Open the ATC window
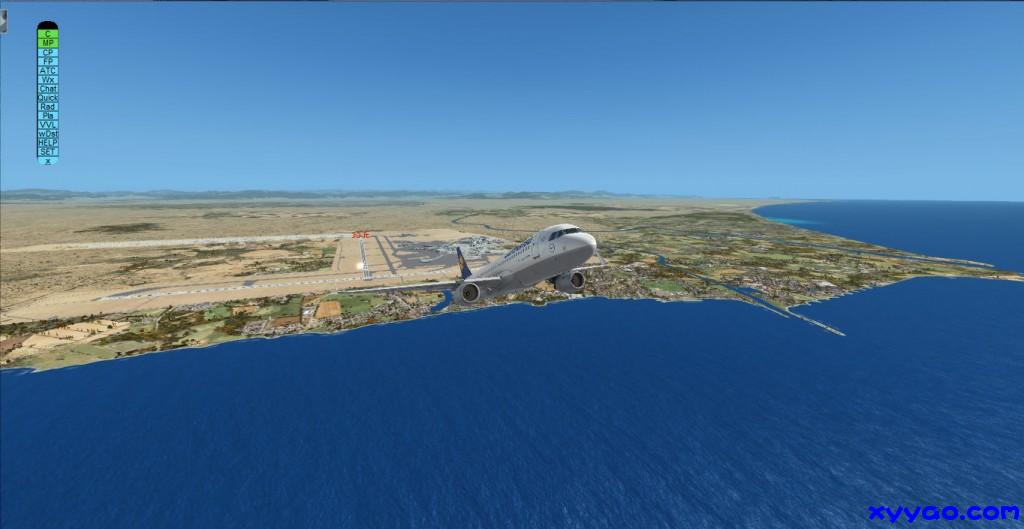Viewport: 1024px width, 529px height. (47, 70)
